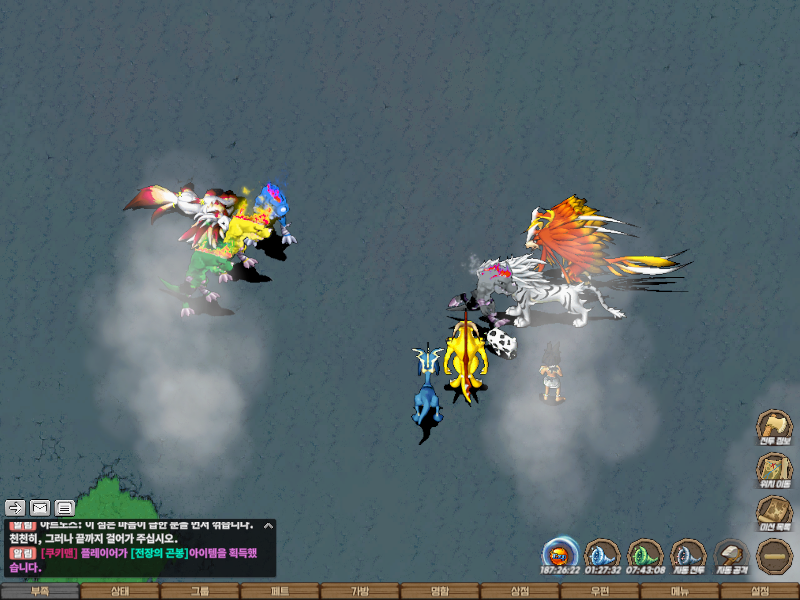Toggle 자동 전투 horn icon

689,555
